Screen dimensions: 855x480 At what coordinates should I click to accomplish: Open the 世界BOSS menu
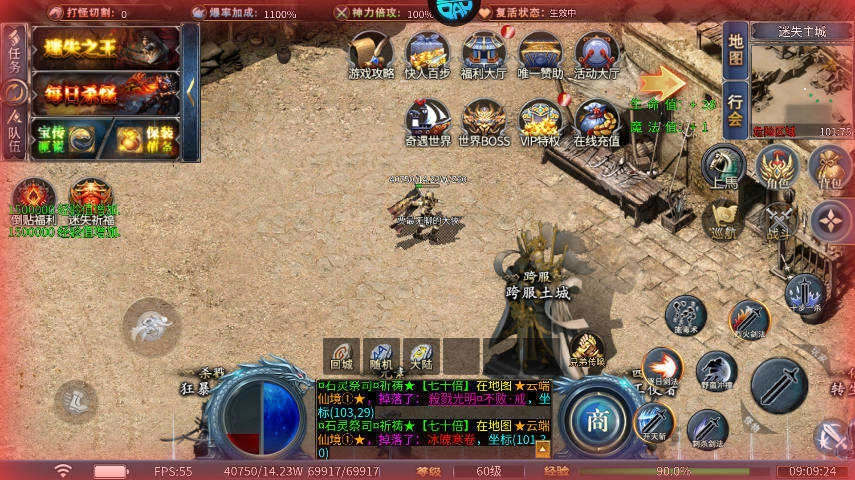[484, 122]
